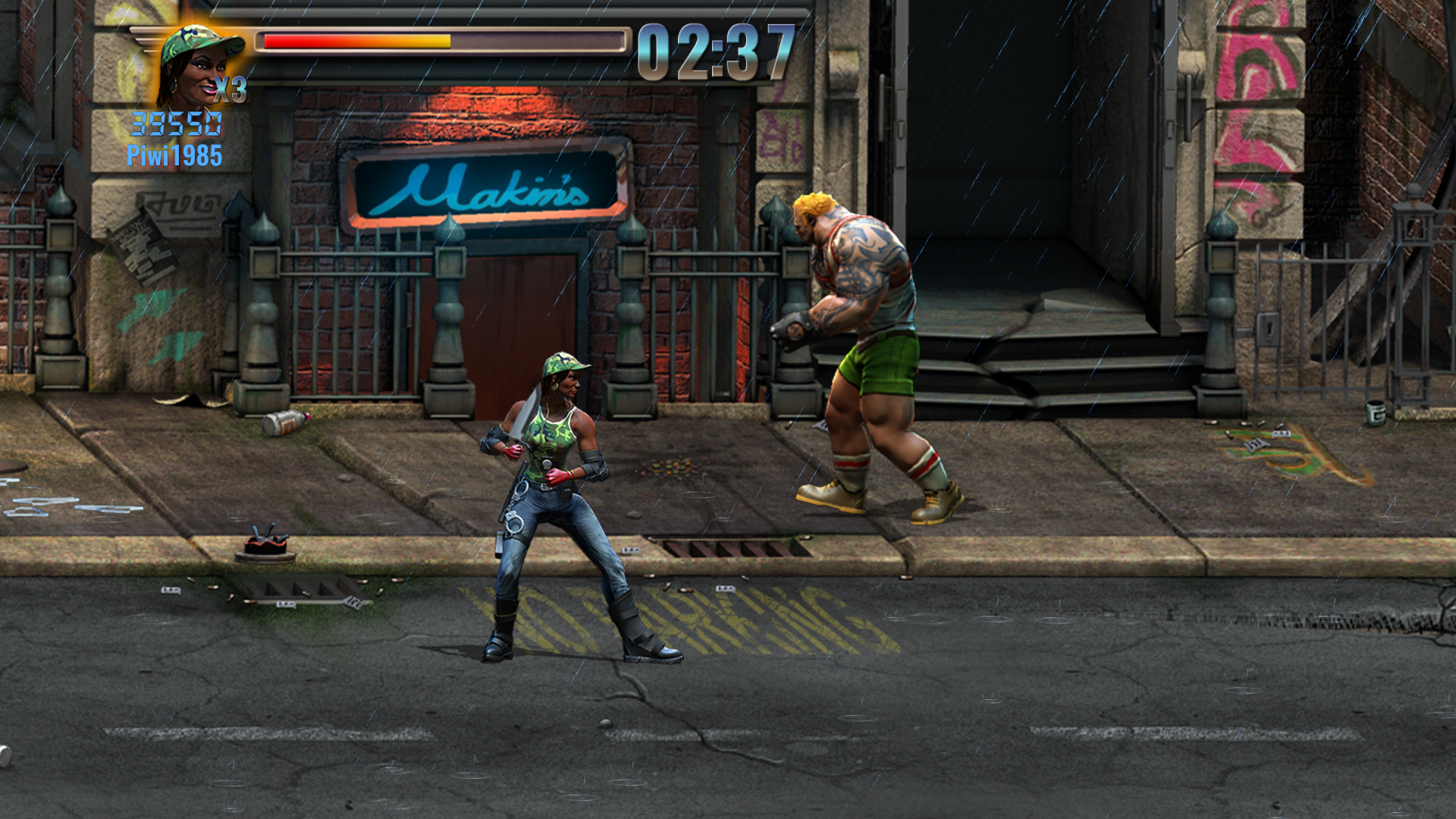The width and height of the screenshot is (1456, 819).
Task: Select the Piwi1985 player name tag
Action: click(x=174, y=155)
